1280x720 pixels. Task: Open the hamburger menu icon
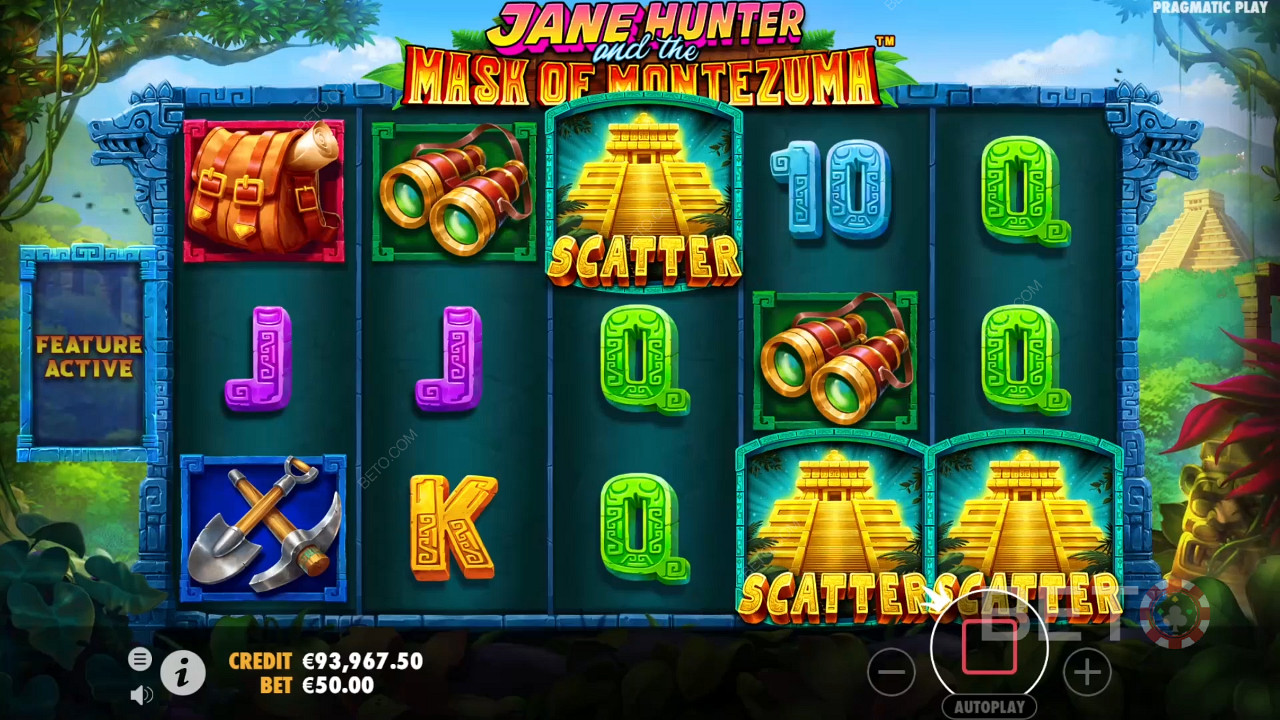pos(140,658)
